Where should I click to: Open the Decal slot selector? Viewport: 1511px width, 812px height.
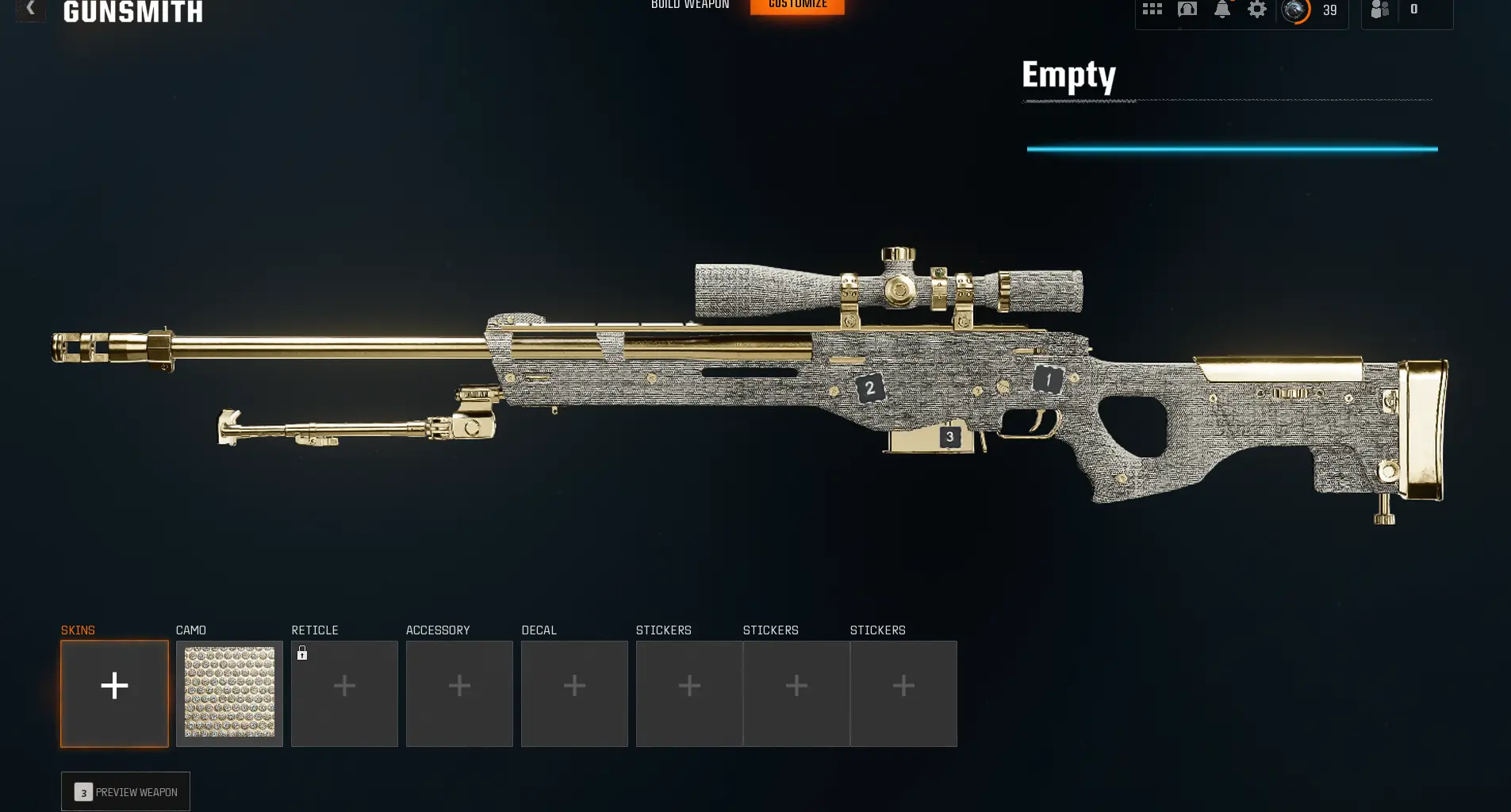coord(574,694)
